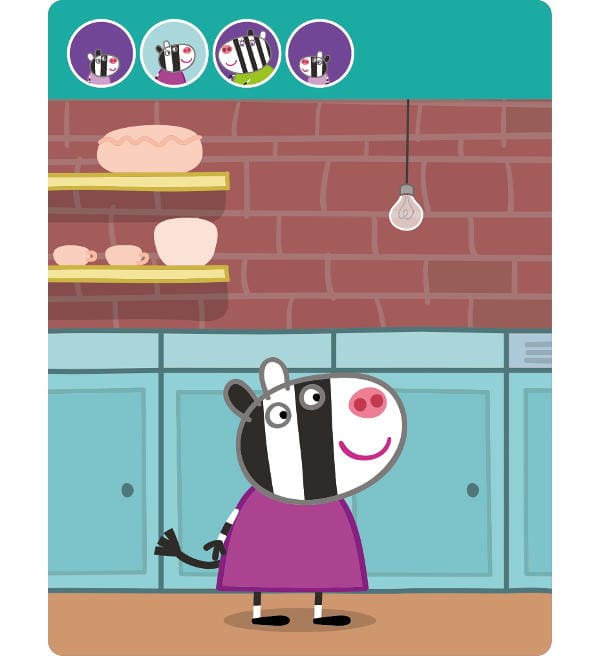
Task: Choose the large zebra with green collar
Action: [247, 53]
